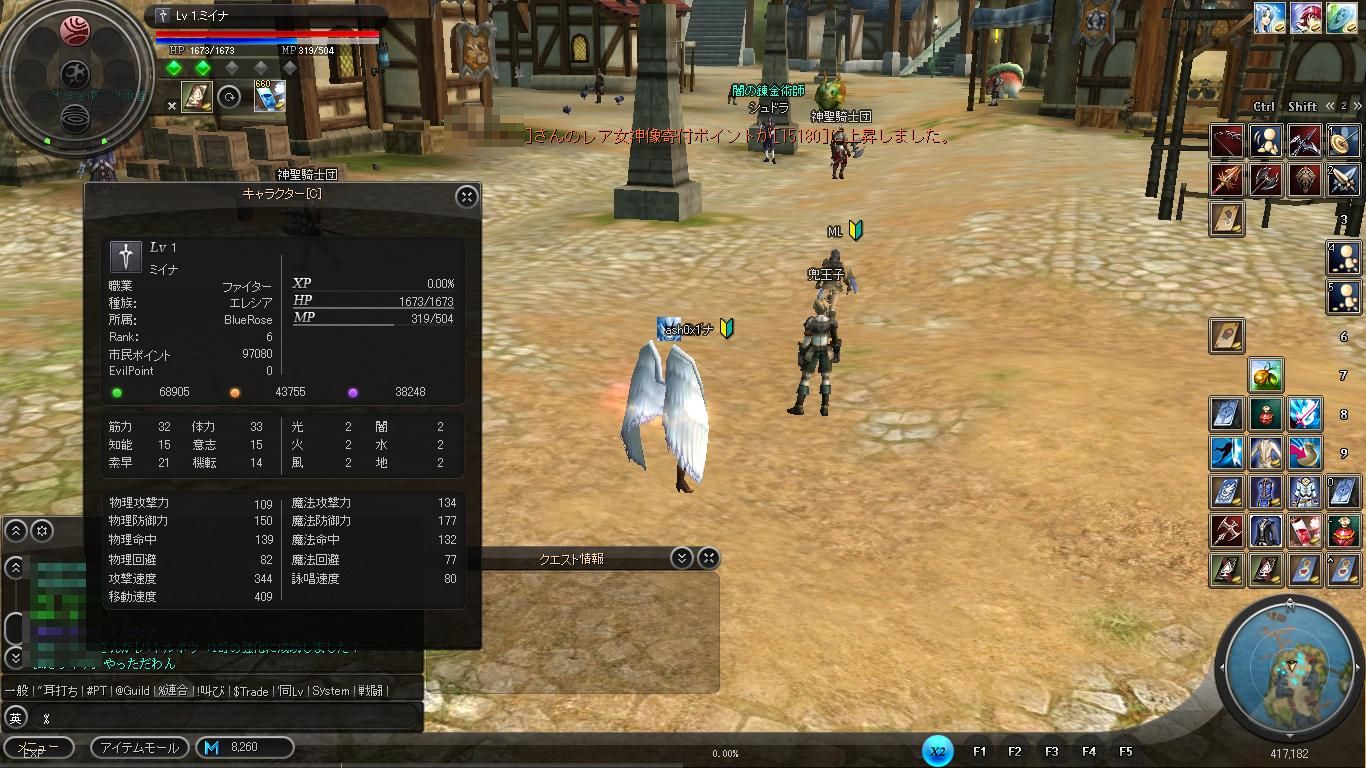Open the アイテムモール item mall
The width and height of the screenshot is (1366, 768).
(138, 747)
